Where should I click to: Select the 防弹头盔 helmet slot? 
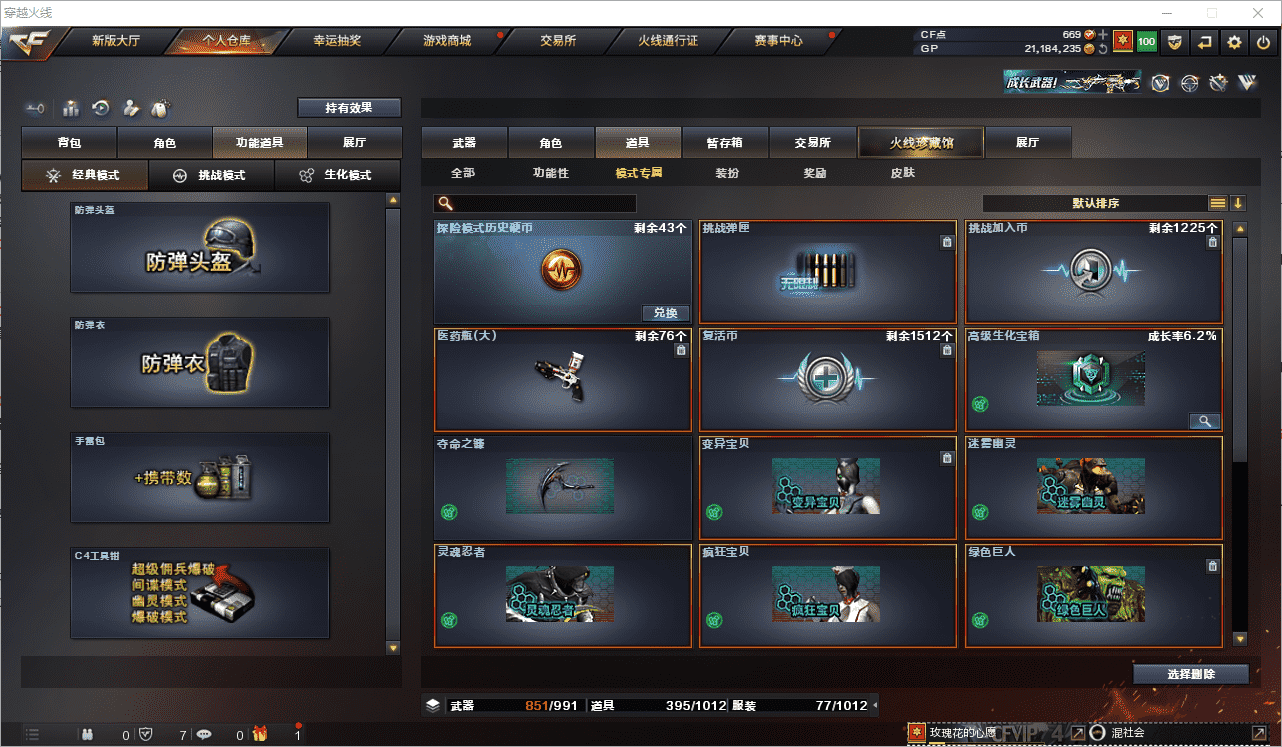200,248
